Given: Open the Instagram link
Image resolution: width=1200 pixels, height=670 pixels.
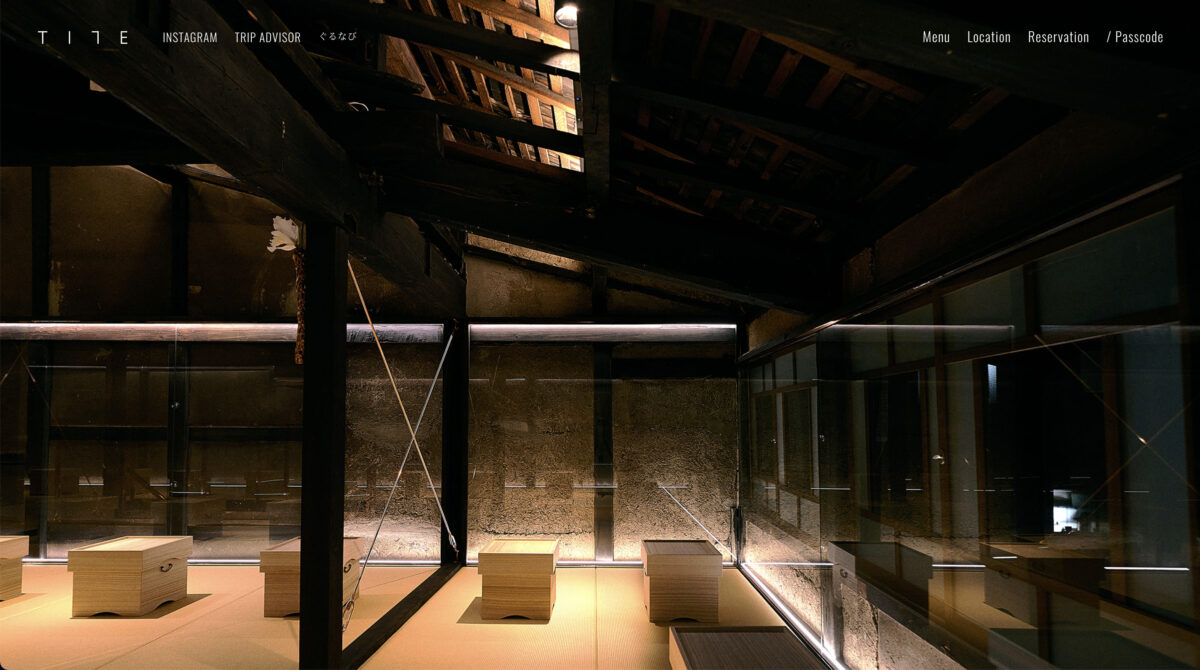Looking at the screenshot, I should pos(190,38).
